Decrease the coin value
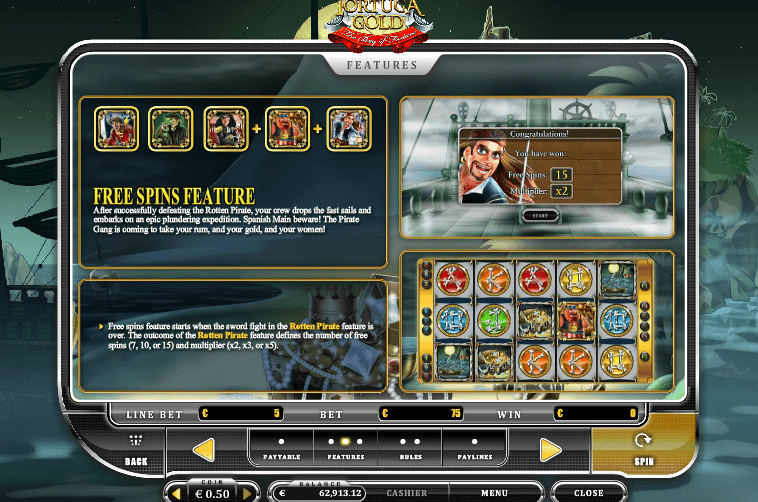Viewport: 758px width, 502px height. pos(178,493)
